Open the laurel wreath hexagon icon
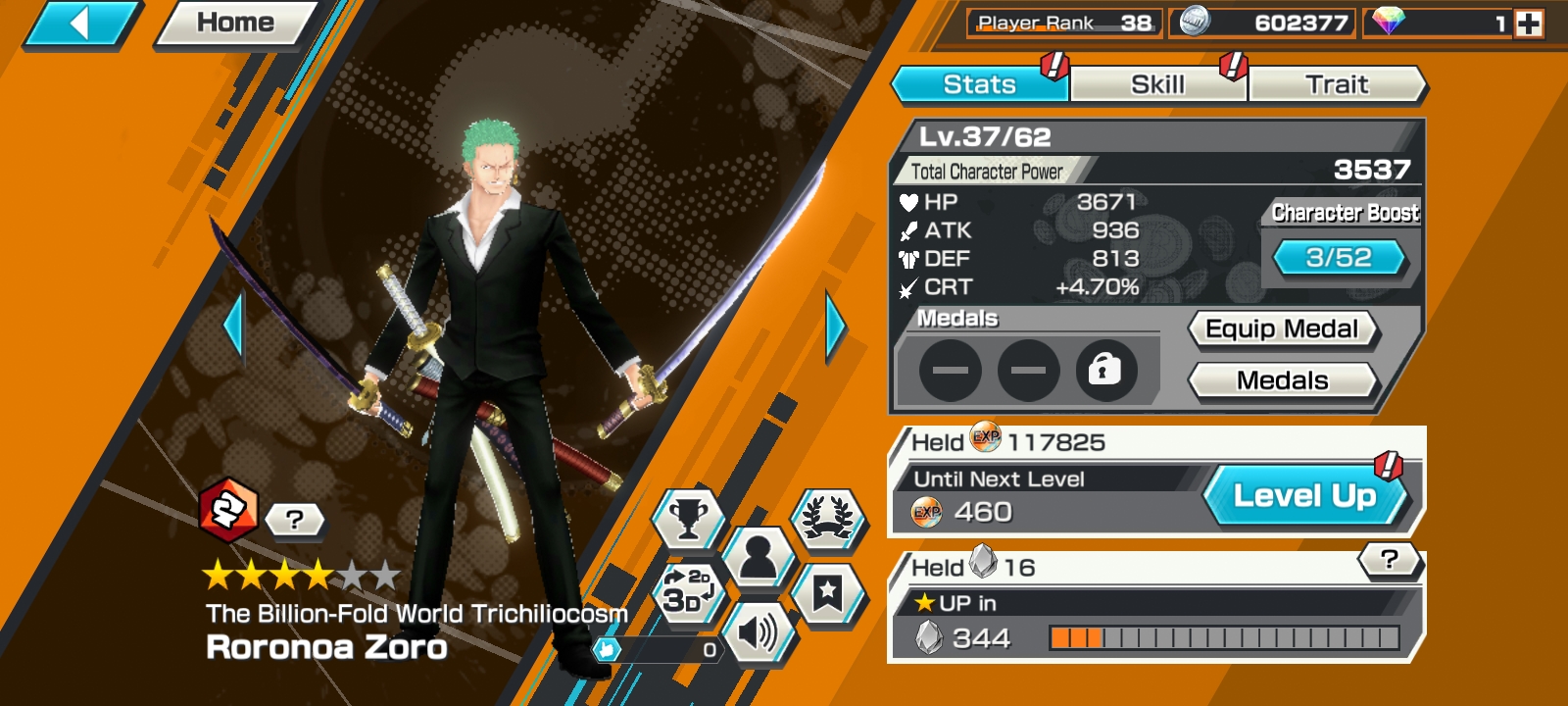This screenshot has width=1568, height=706. 828,519
